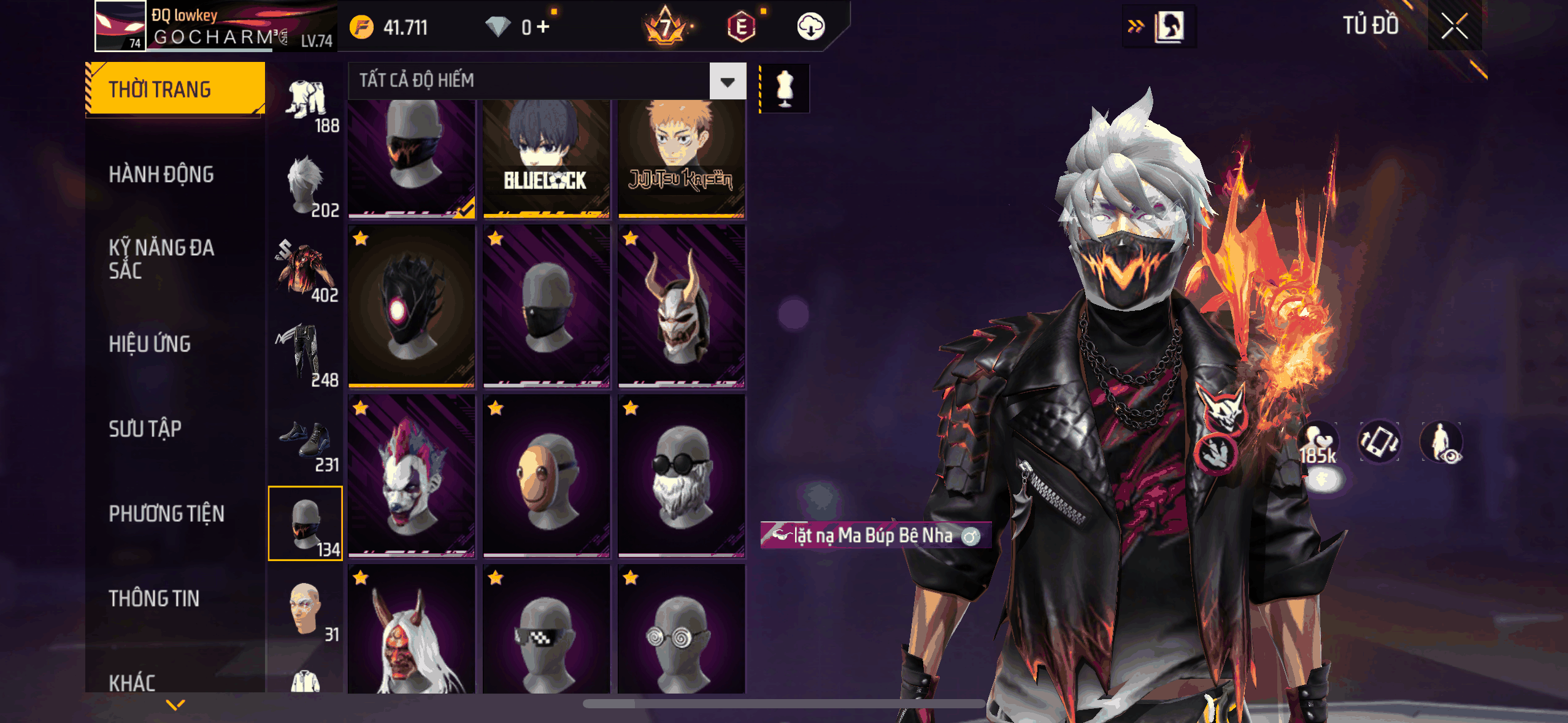Open the hair category with 202 items
Screen dimensions: 1568x723
pos(306,186)
